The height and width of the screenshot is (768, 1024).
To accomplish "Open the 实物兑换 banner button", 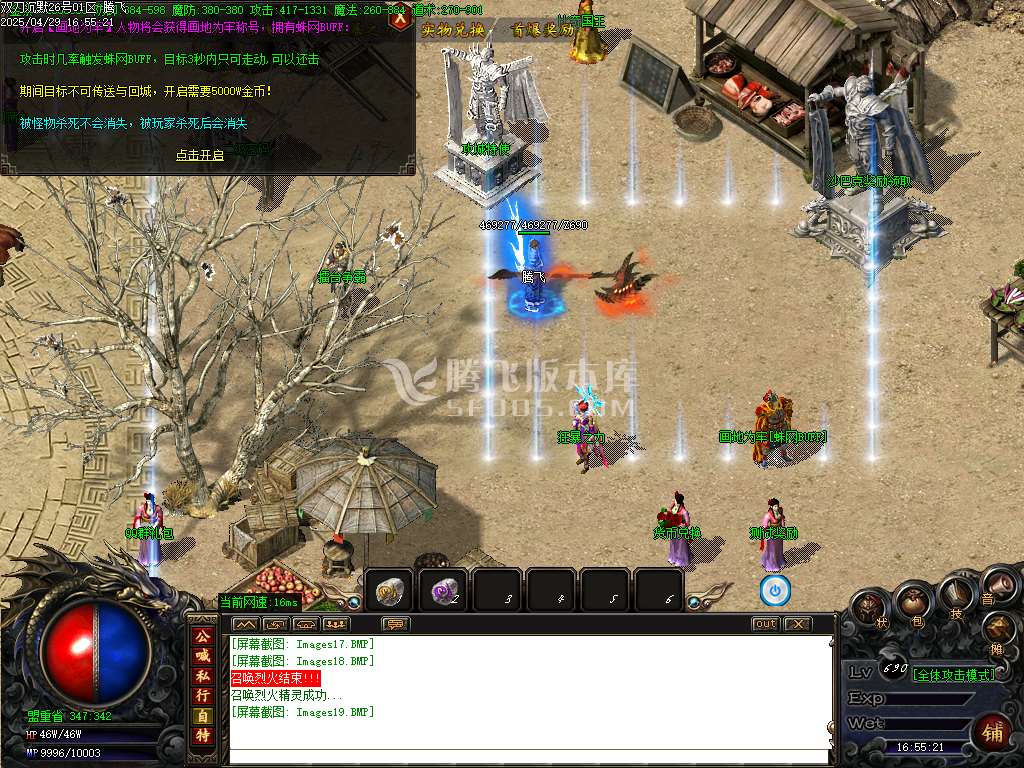I will coord(453,30).
